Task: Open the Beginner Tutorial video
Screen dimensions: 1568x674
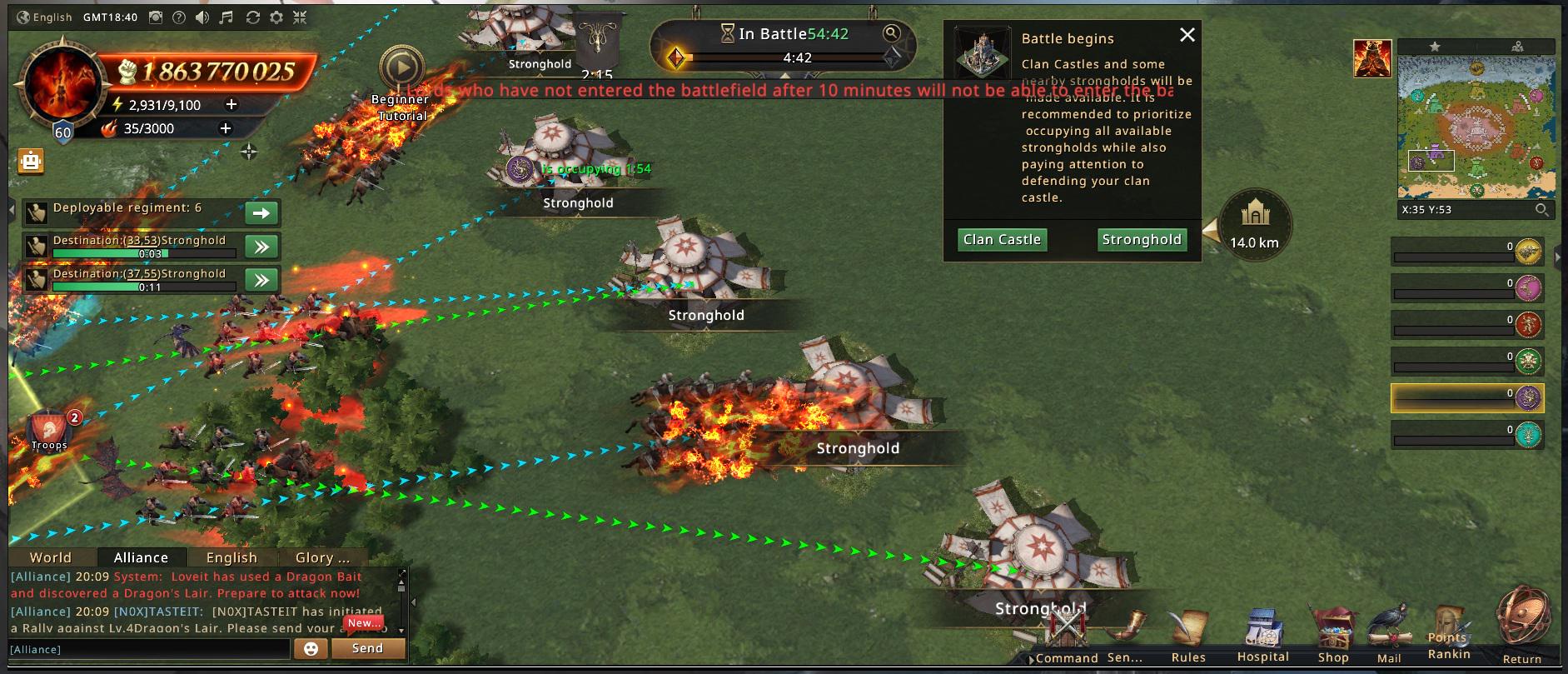Action: 401,69
